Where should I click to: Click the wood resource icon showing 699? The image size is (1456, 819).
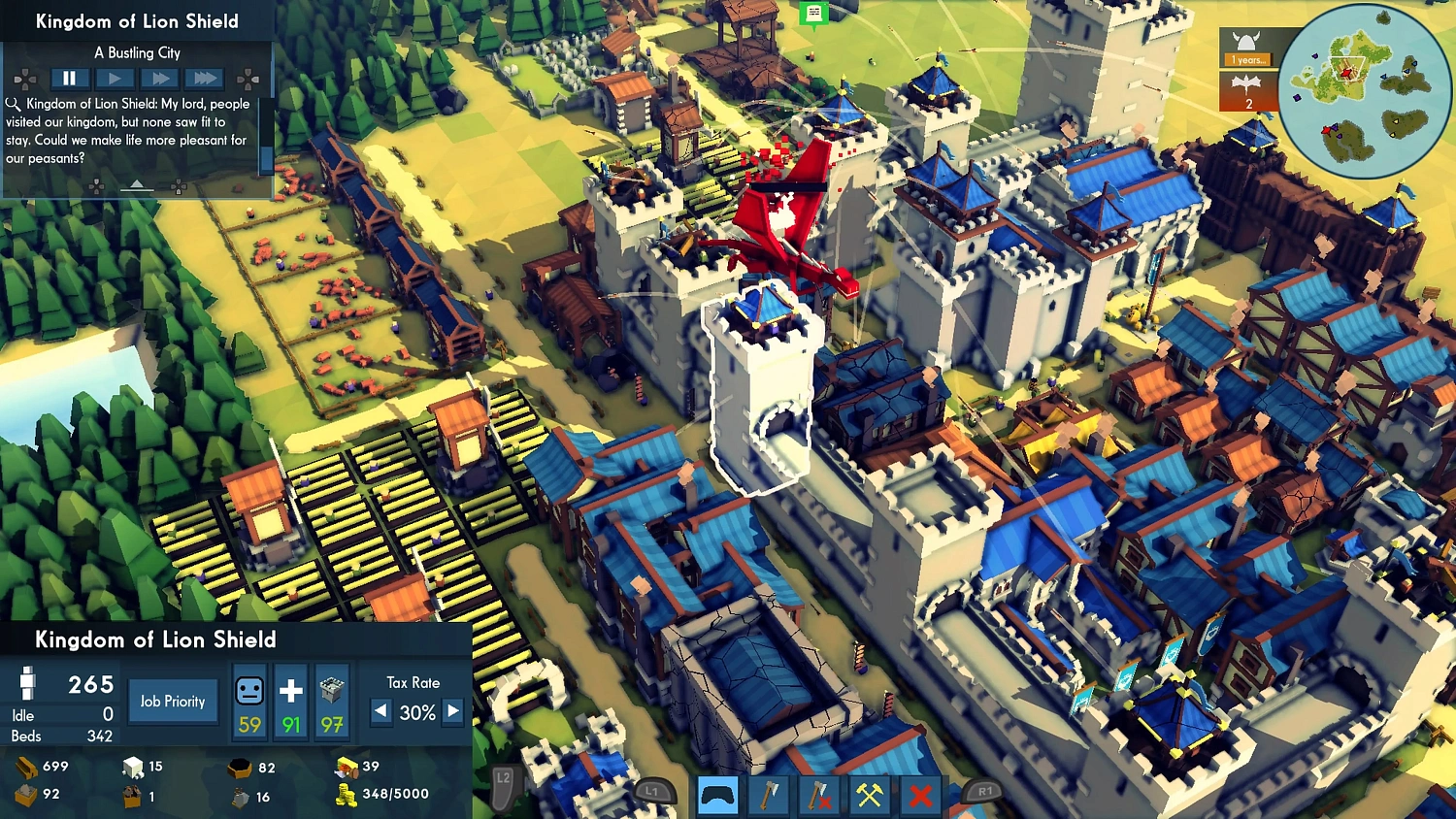pos(25,767)
